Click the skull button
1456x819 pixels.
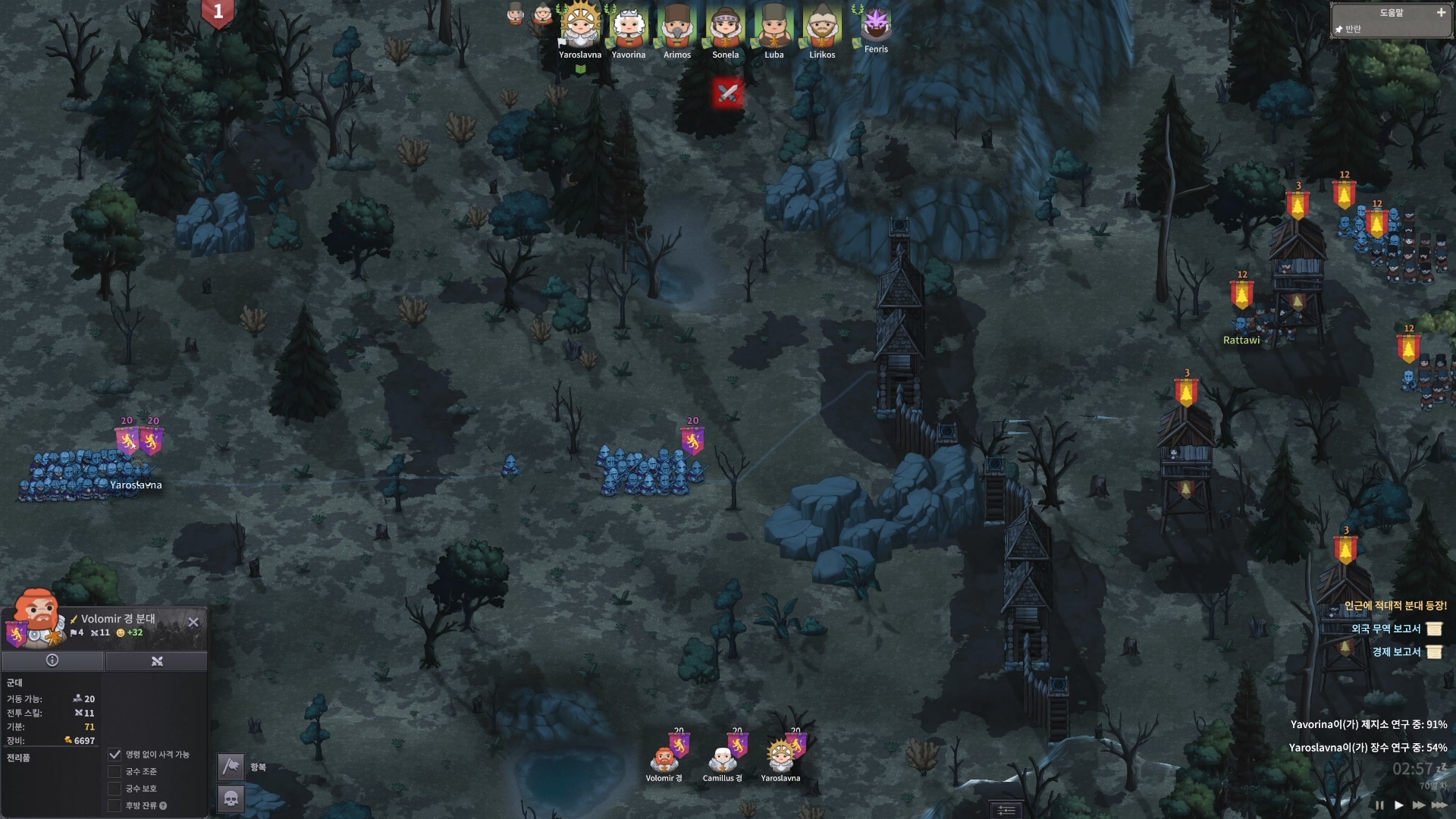coord(231,798)
